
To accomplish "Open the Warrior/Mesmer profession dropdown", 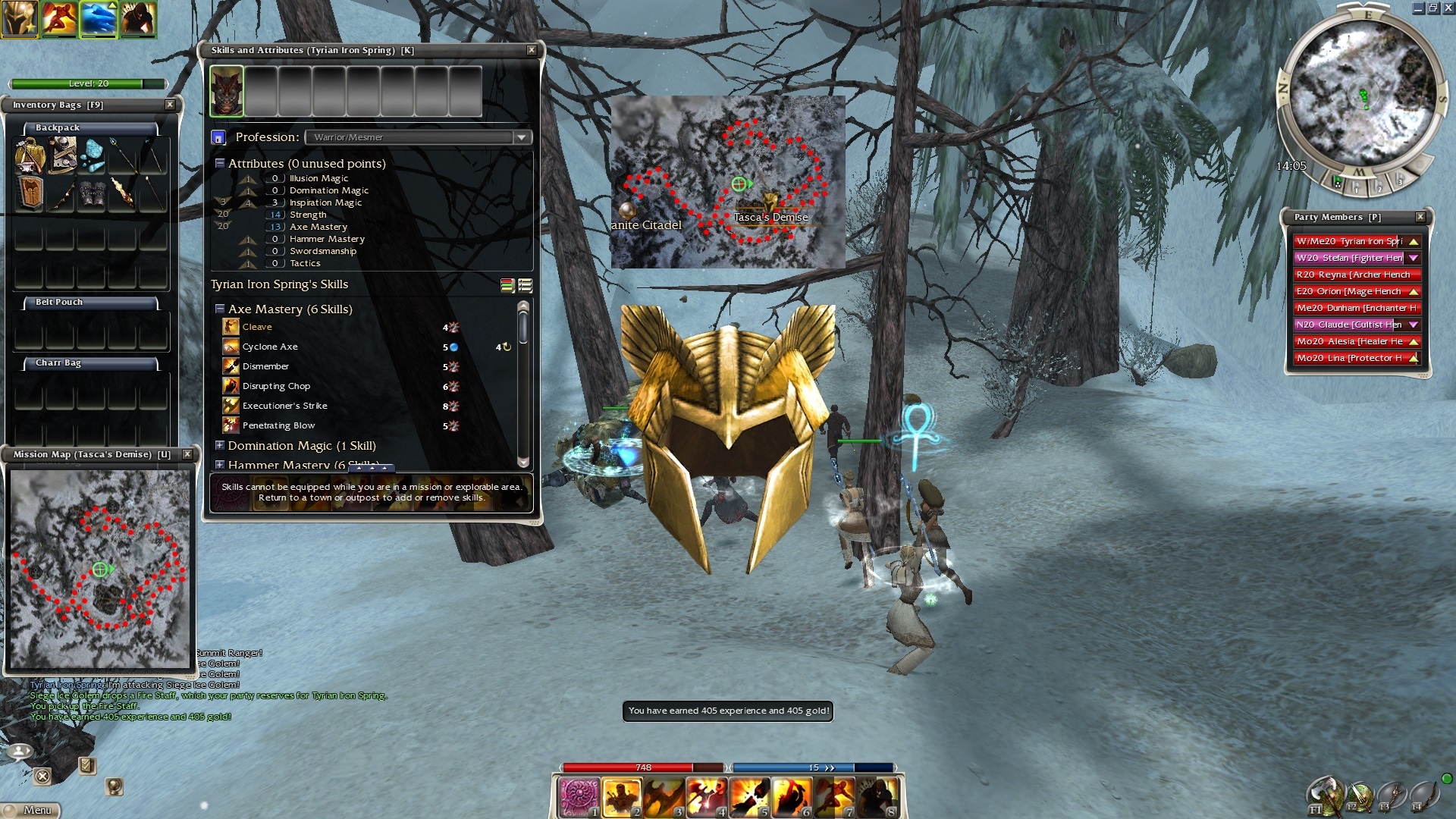I will point(521,137).
